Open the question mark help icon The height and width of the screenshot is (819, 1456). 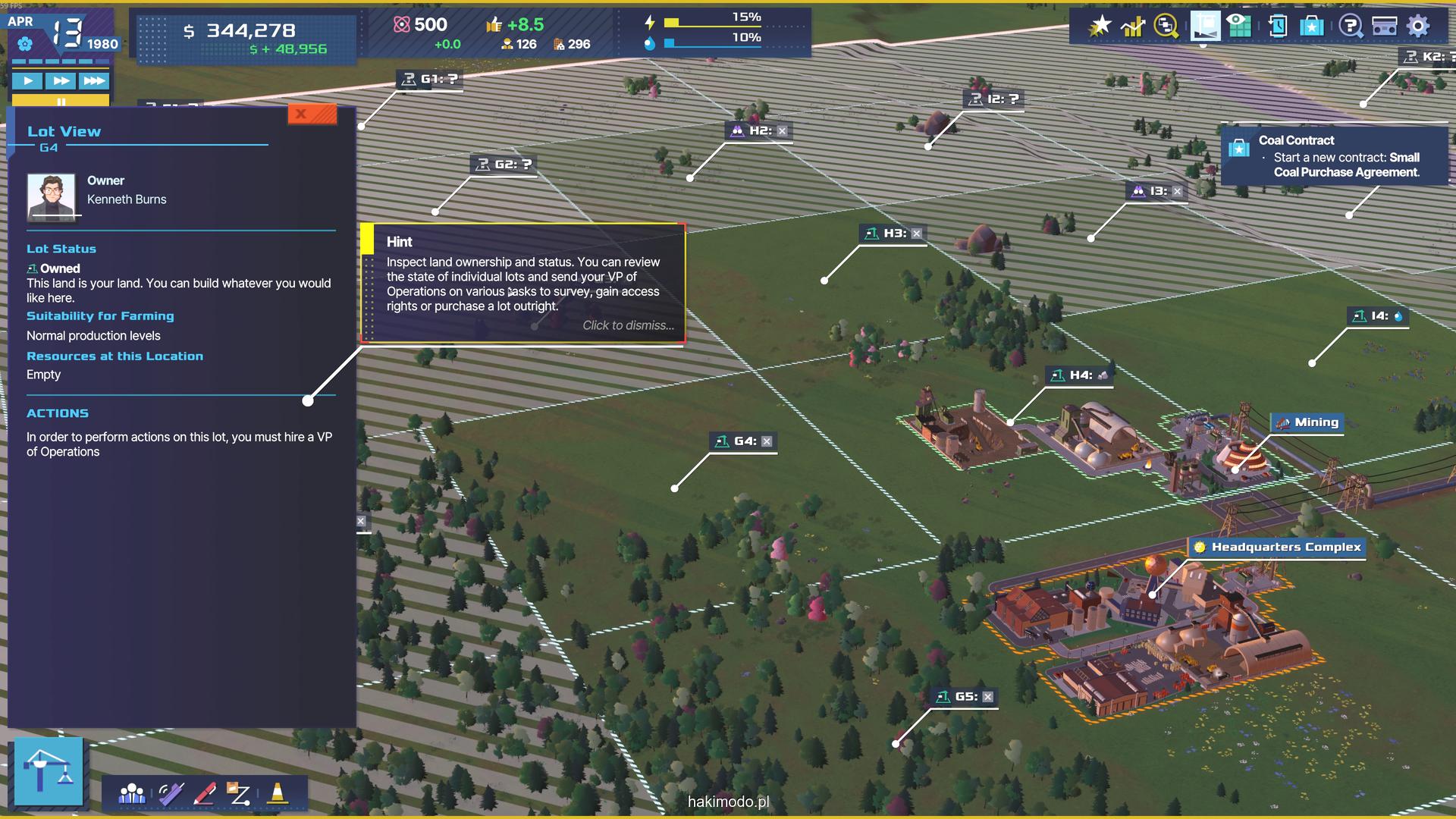tap(1351, 27)
